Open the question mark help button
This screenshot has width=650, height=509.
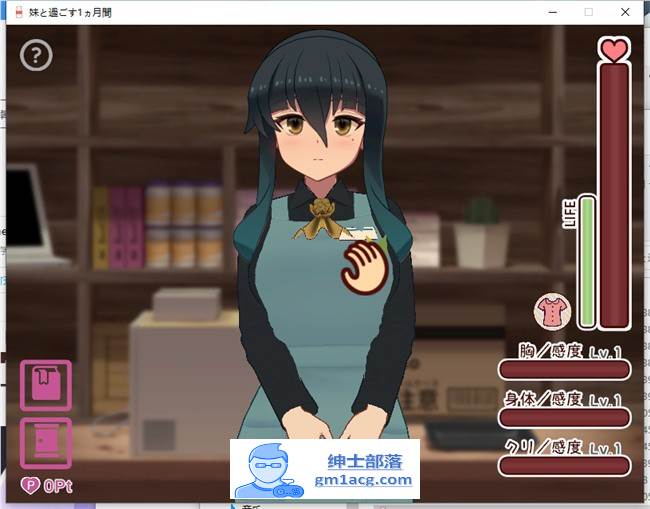point(36,56)
